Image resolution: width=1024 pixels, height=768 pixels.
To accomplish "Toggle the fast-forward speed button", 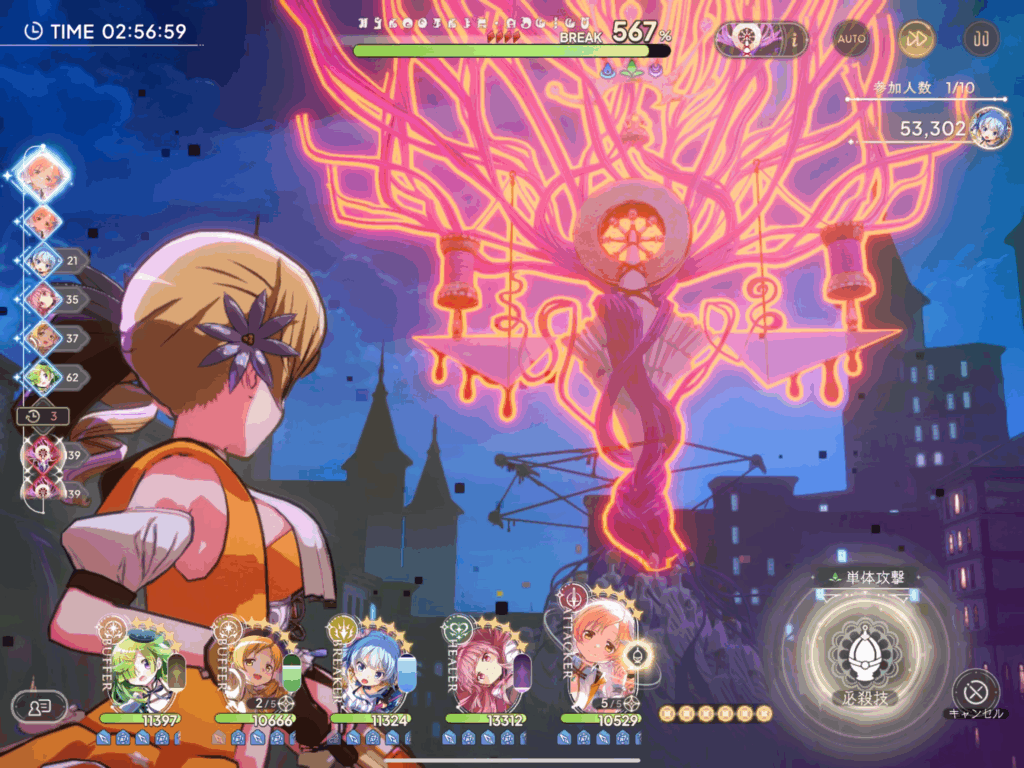I will coord(916,39).
